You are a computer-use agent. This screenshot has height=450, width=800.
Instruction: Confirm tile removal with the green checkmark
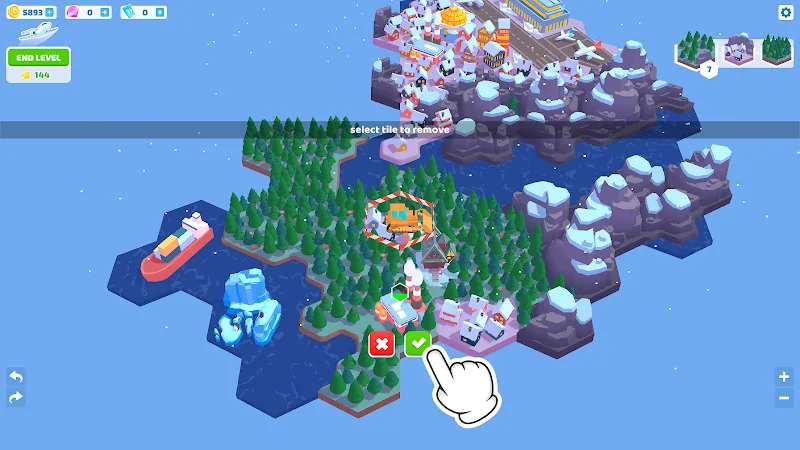(x=418, y=343)
